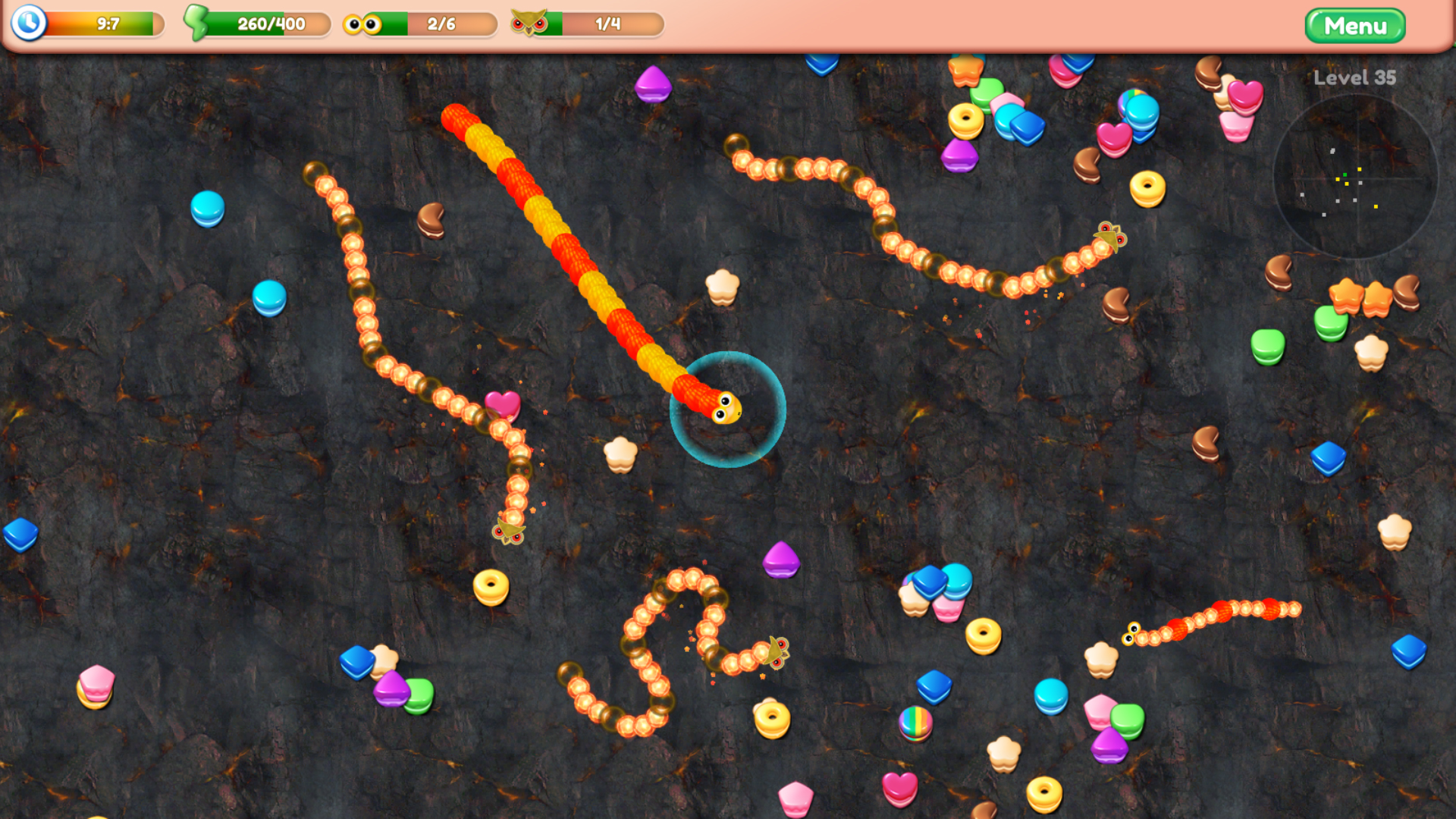The width and height of the screenshot is (1456, 819).
Task: Open the Menu
Action: [1355, 25]
